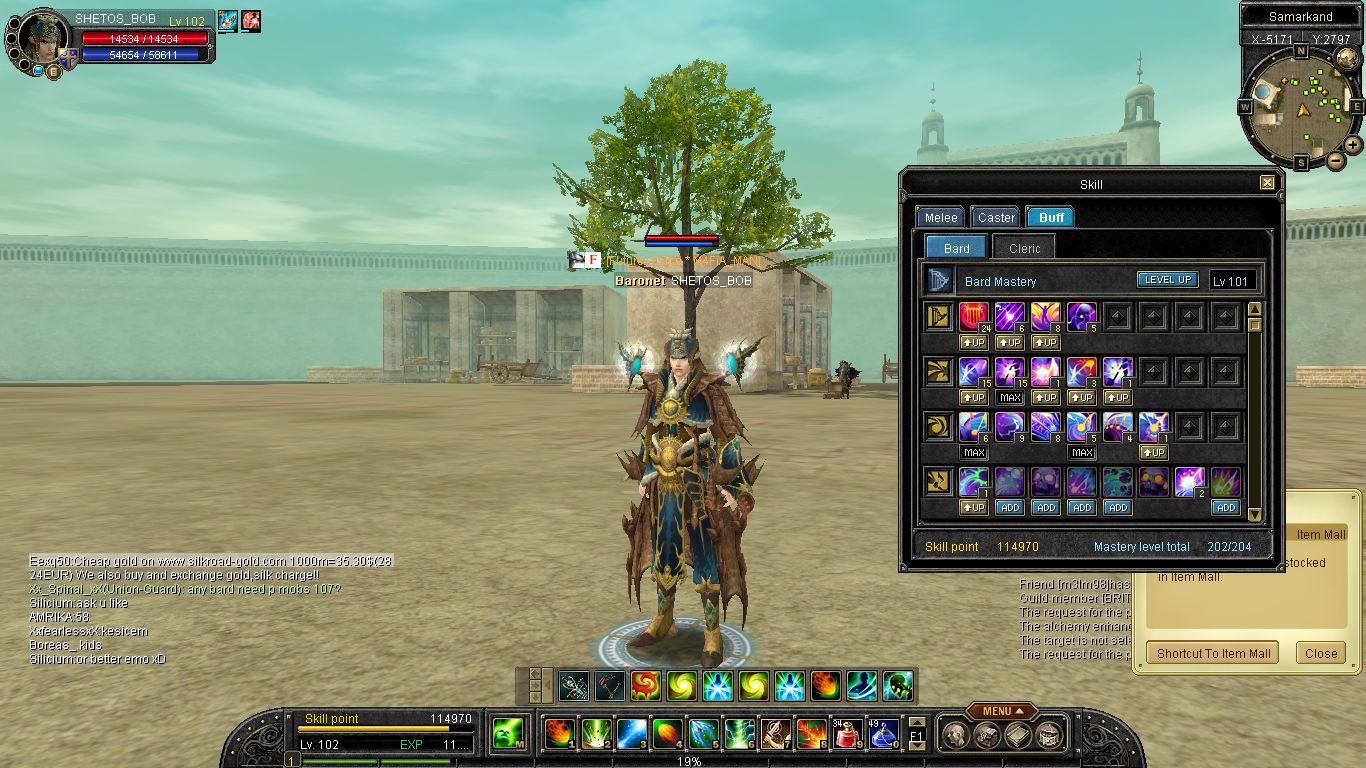Select the Cleric mastery tab

[1024, 248]
